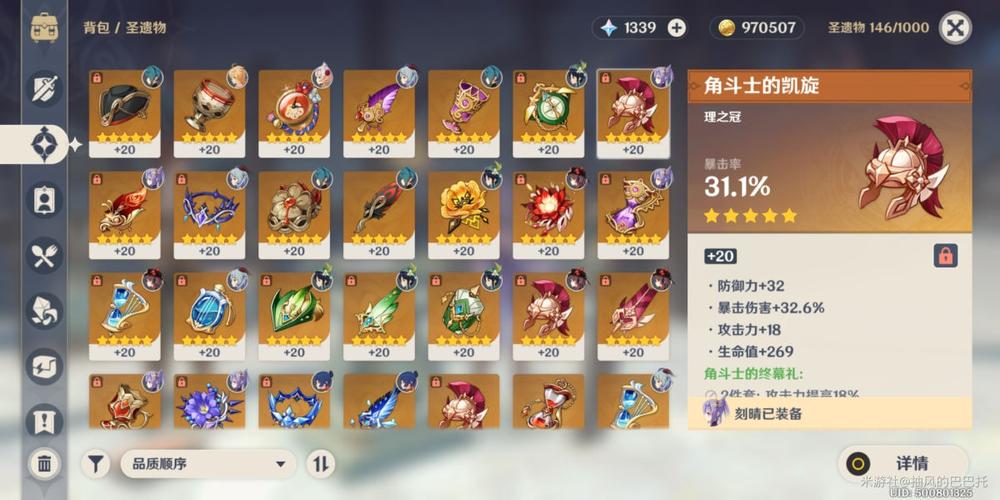Select the black tricorne hat artifact

coord(124,107)
